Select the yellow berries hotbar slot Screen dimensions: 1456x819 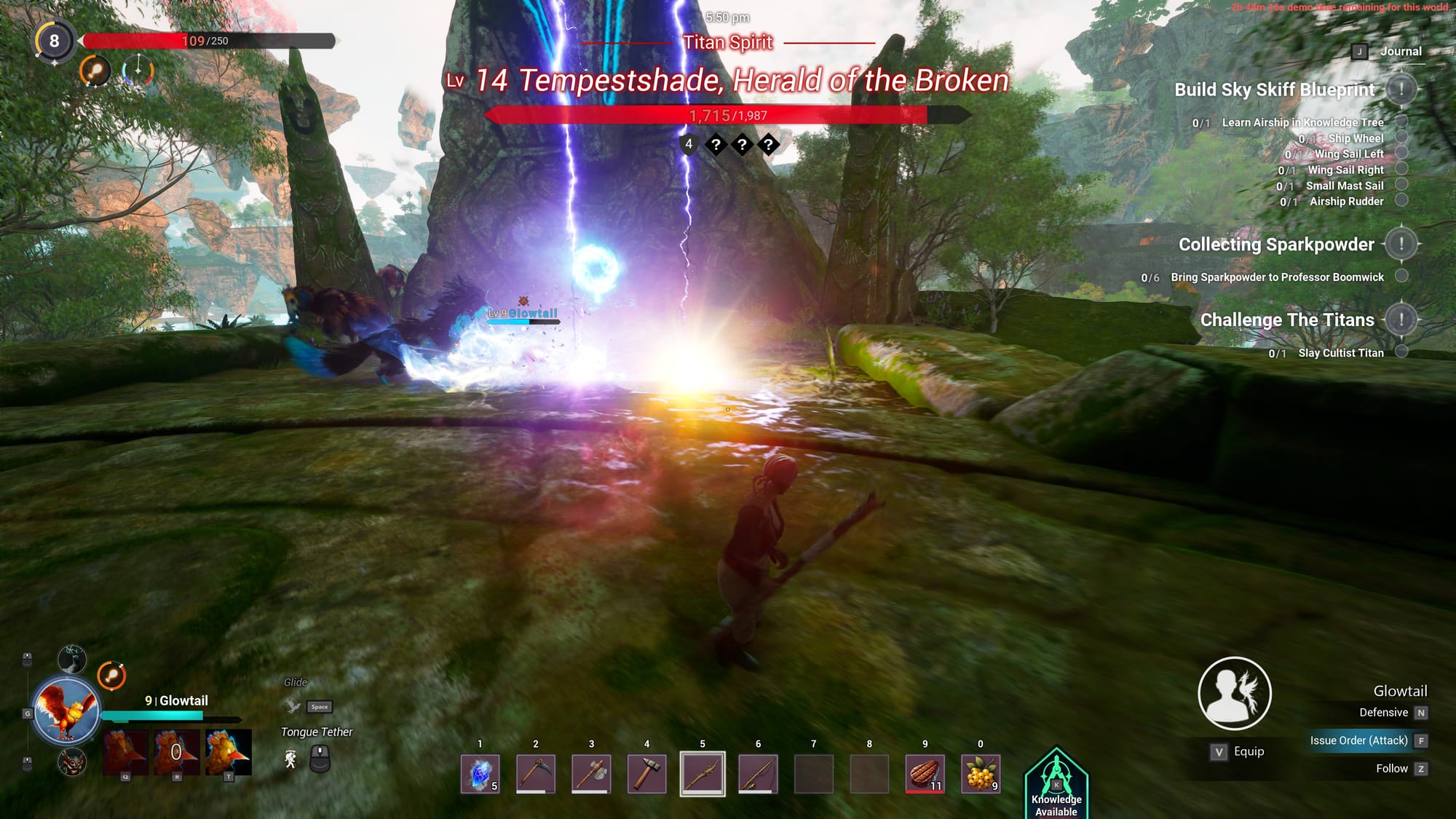point(981,773)
